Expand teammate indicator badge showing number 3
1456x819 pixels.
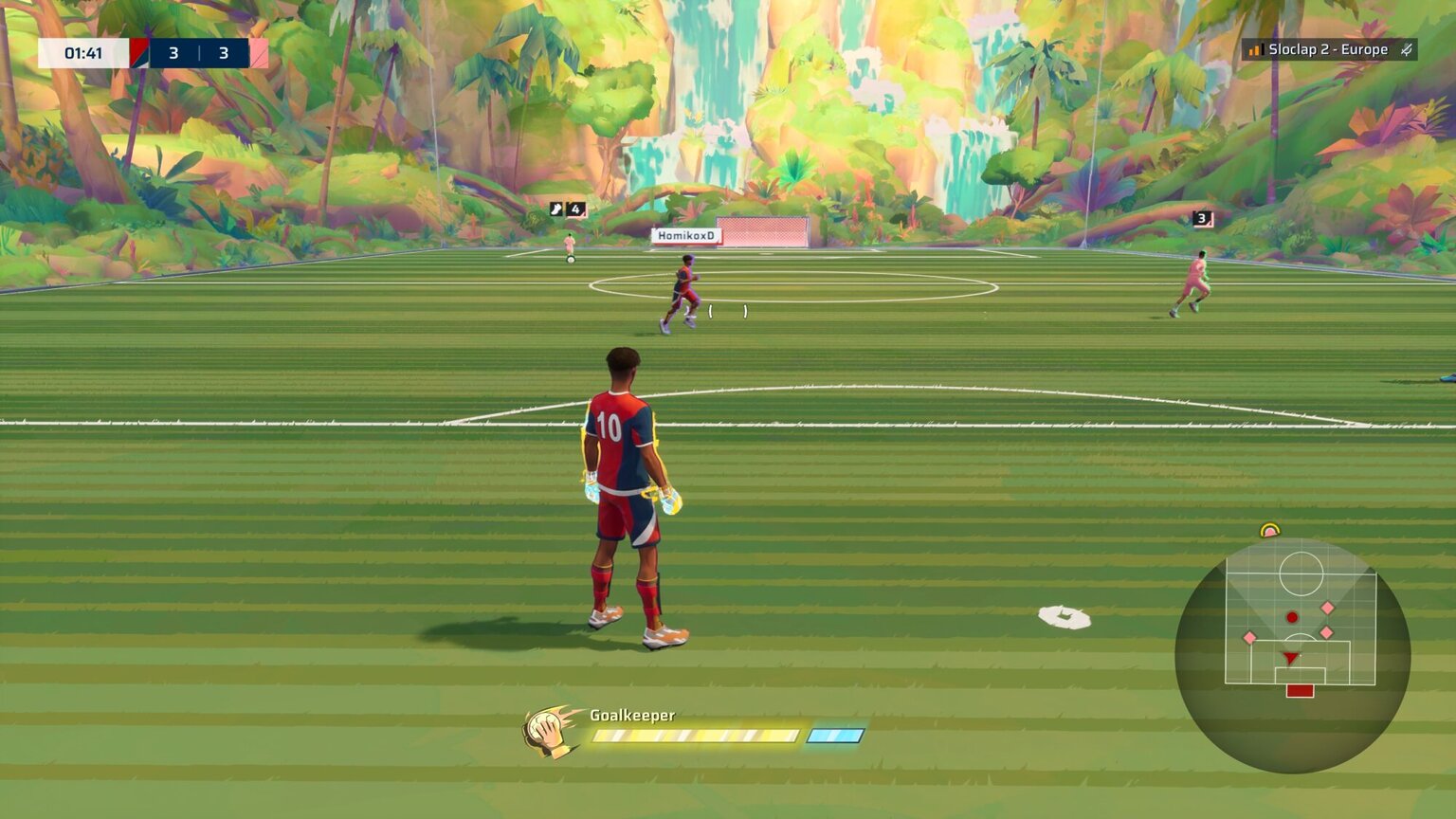(x=1200, y=218)
